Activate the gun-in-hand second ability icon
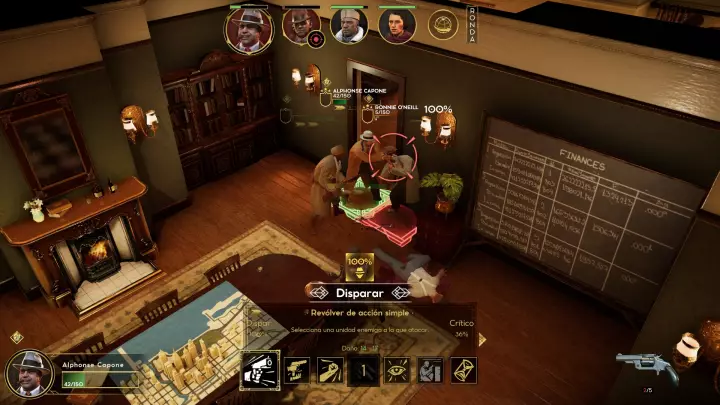 pyautogui.click(x=296, y=370)
